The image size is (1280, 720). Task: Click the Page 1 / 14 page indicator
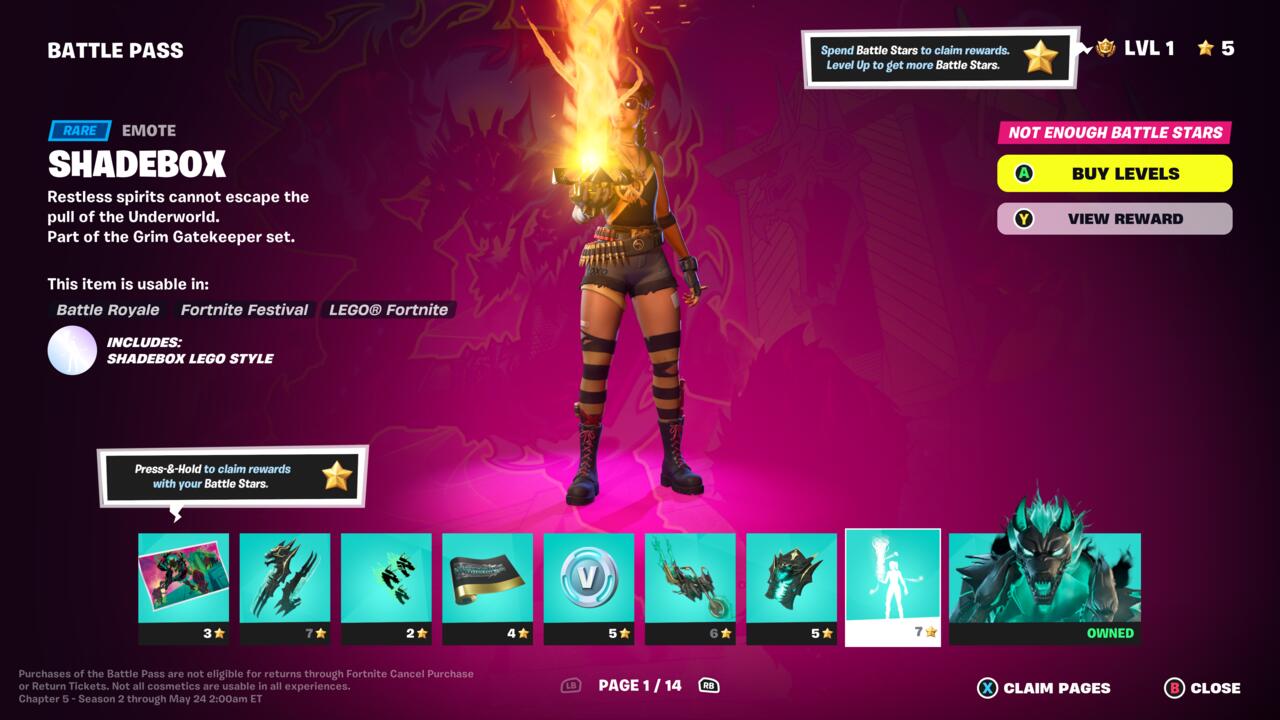[x=639, y=685]
